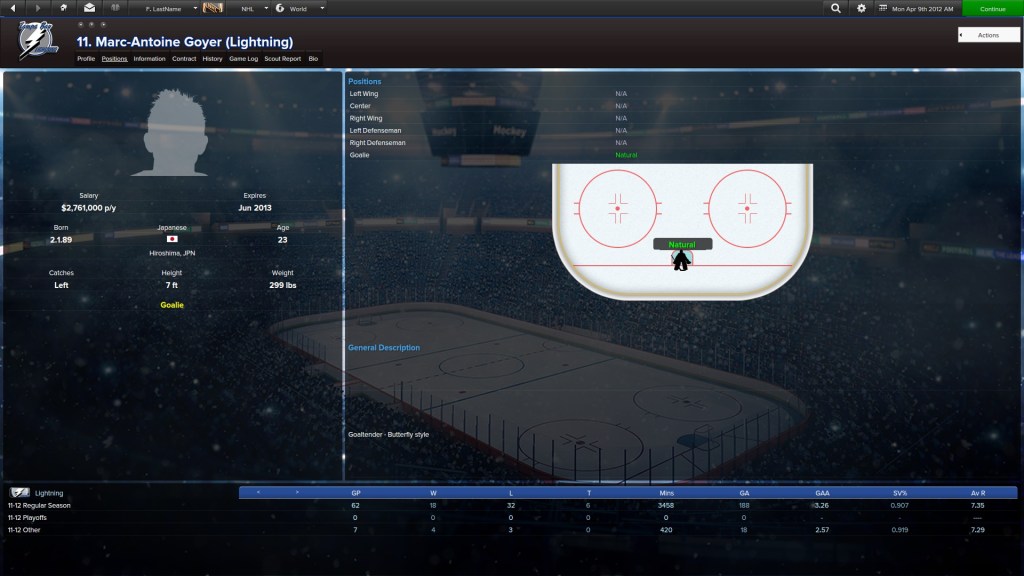Click the home icon in the top bar
Image resolution: width=1024 pixels, height=576 pixels.
(64, 8)
